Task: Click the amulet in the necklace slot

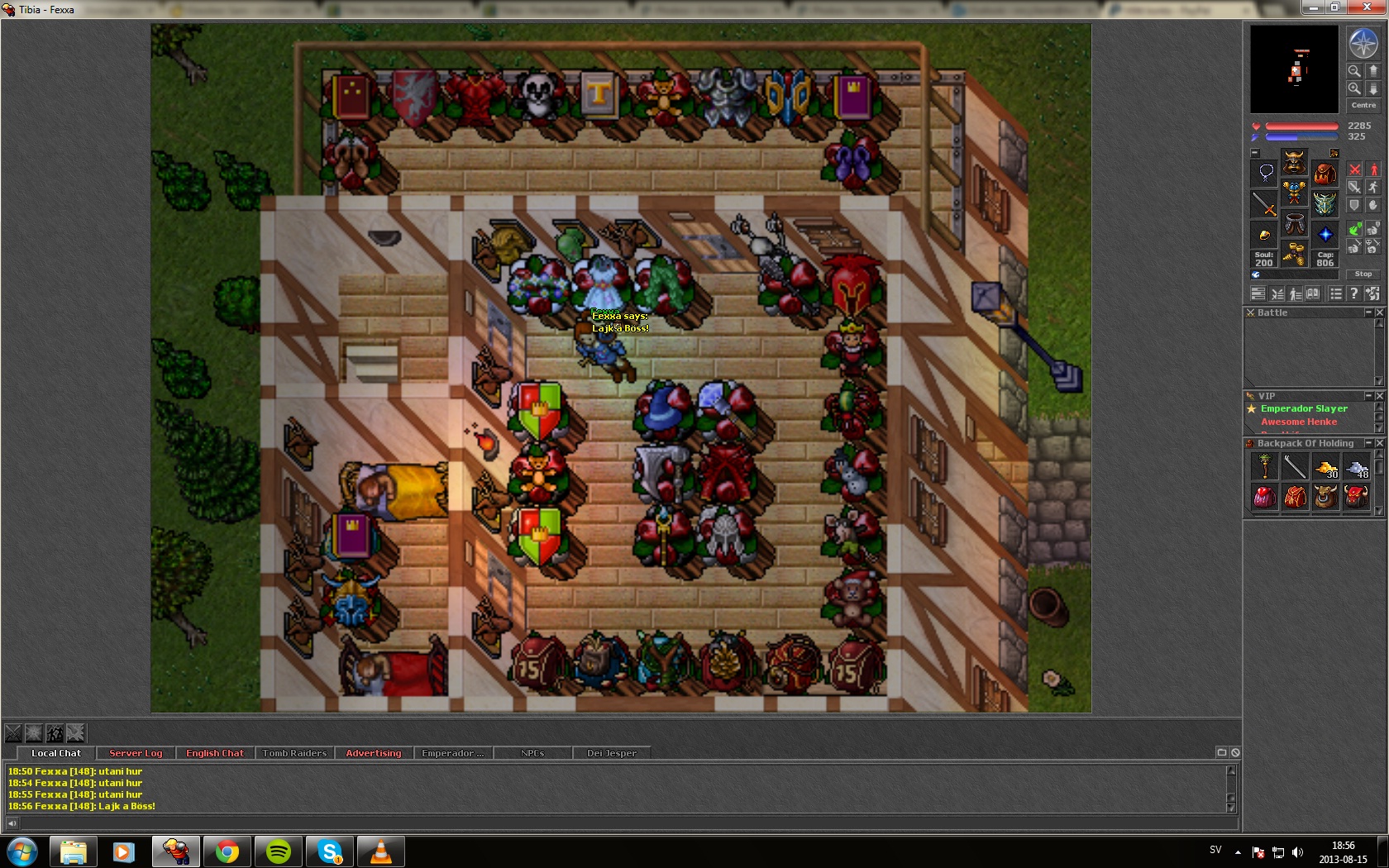Action: point(1264,173)
